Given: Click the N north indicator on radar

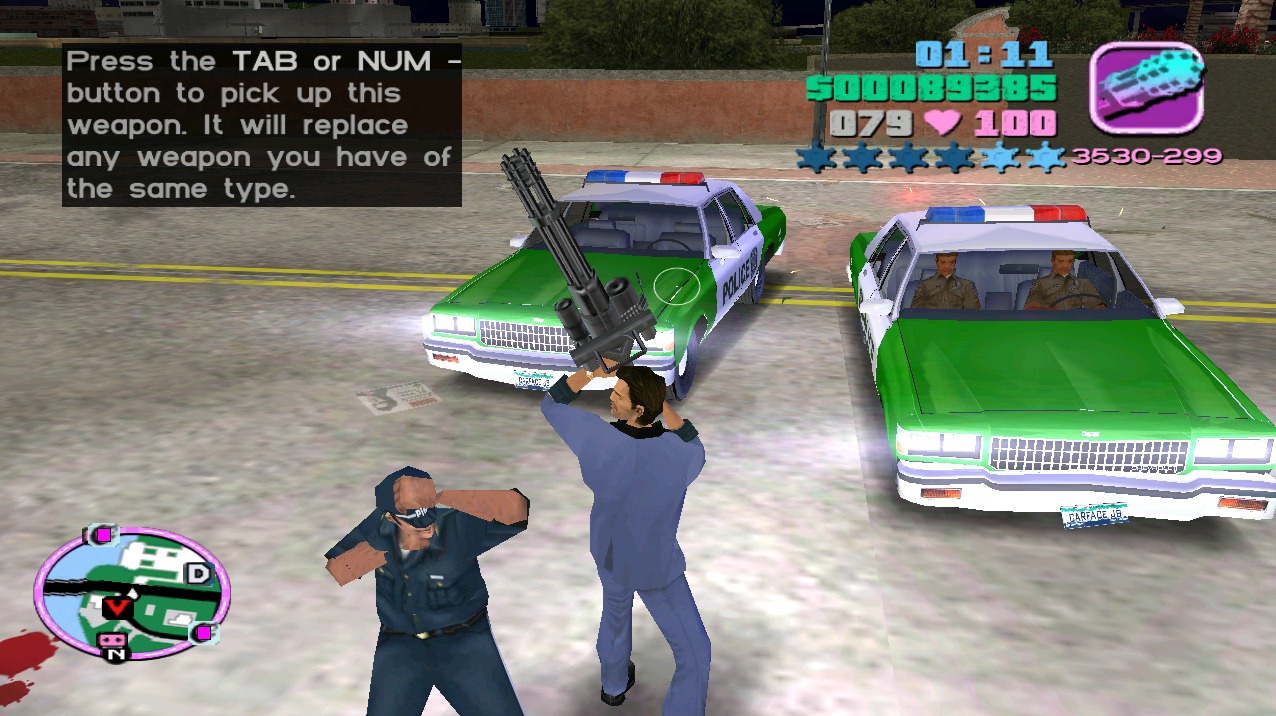Looking at the screenshot, I should pyautogui.click(x=116, y=655).
